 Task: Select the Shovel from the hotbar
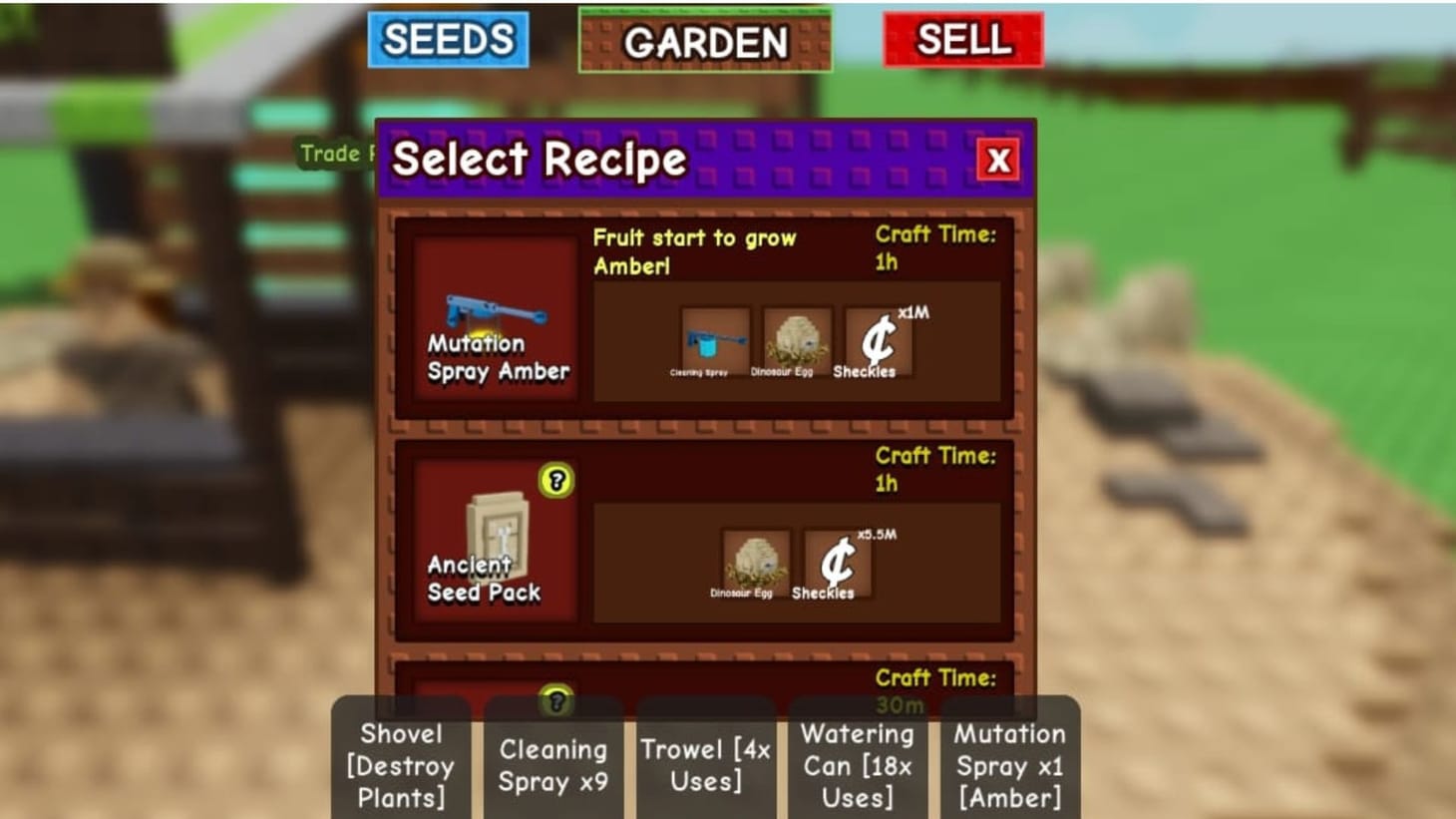click(x=400, y=764)
